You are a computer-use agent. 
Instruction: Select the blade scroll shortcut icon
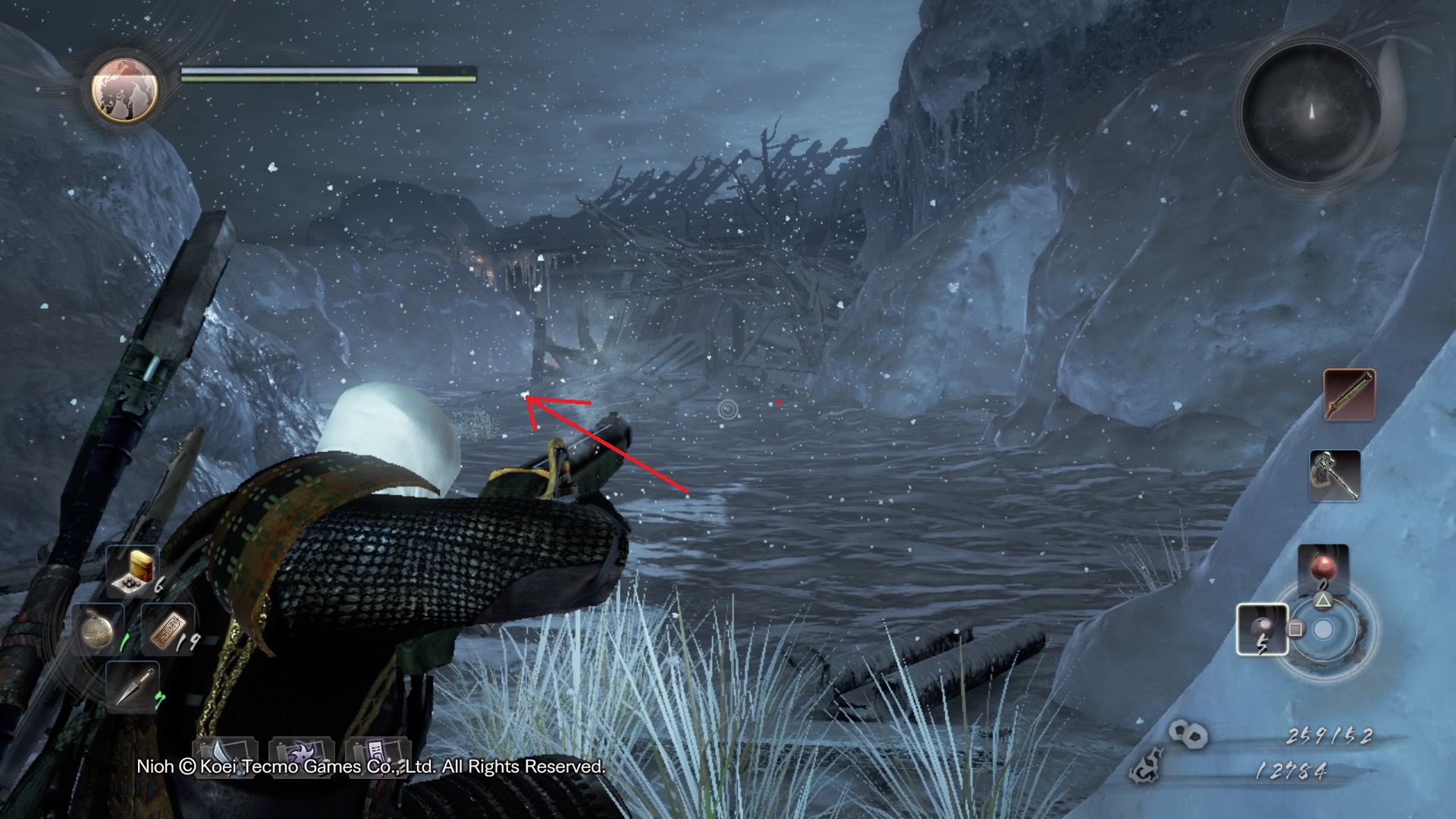tap(225, 753)
